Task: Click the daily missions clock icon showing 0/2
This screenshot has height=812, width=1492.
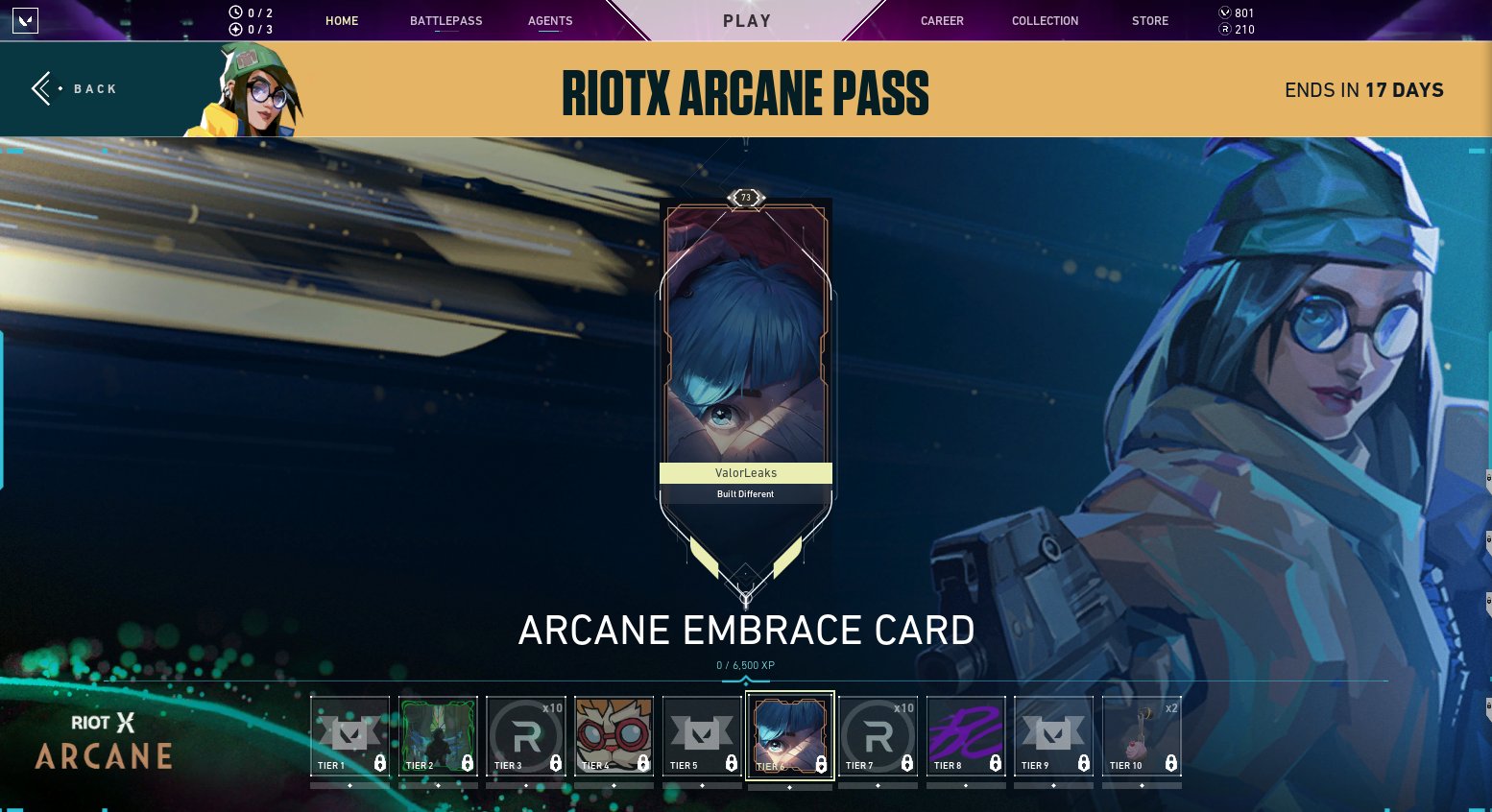Action: [x=234, y=12]
